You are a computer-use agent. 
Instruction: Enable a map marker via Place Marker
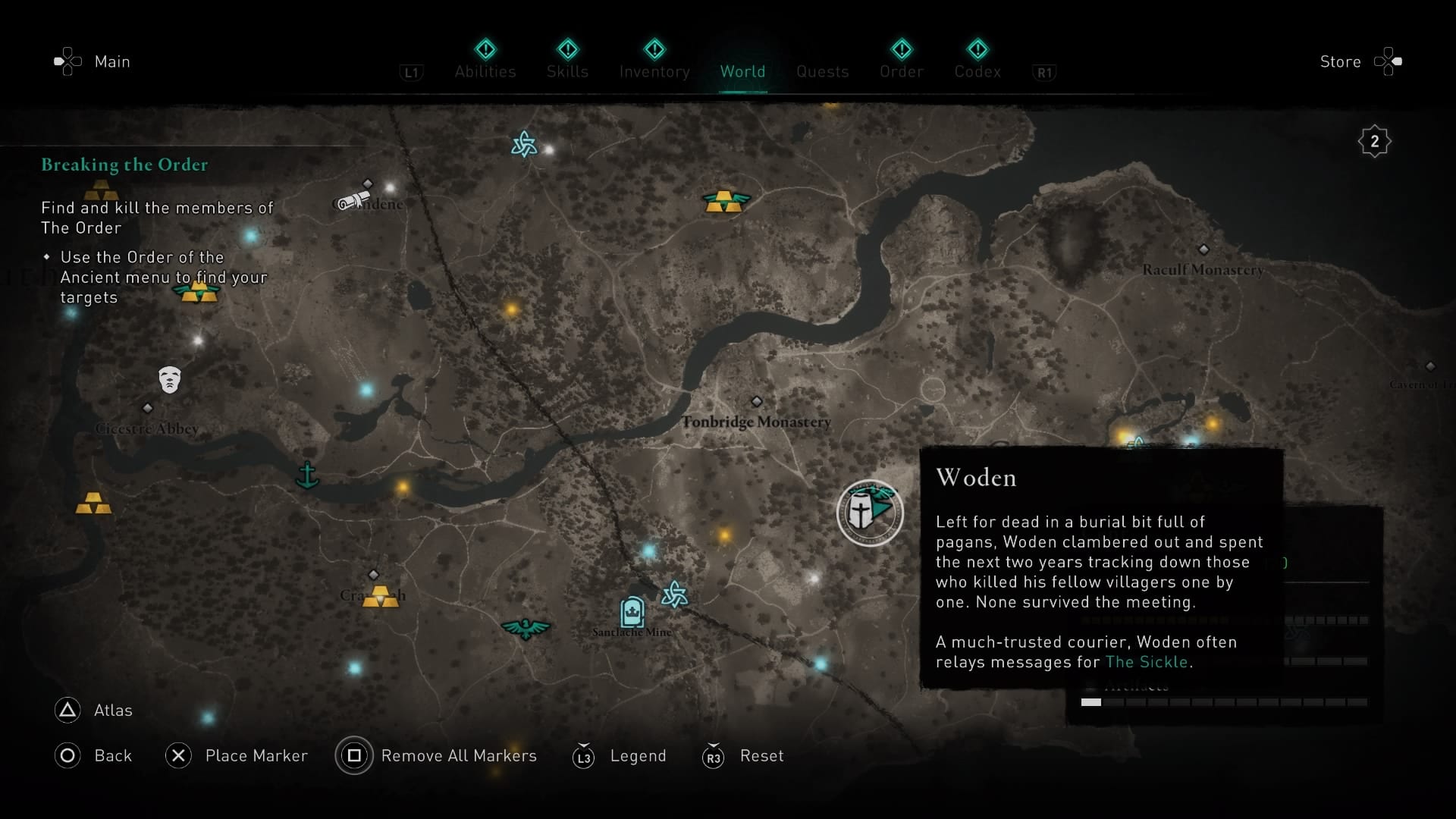point(178,756)
